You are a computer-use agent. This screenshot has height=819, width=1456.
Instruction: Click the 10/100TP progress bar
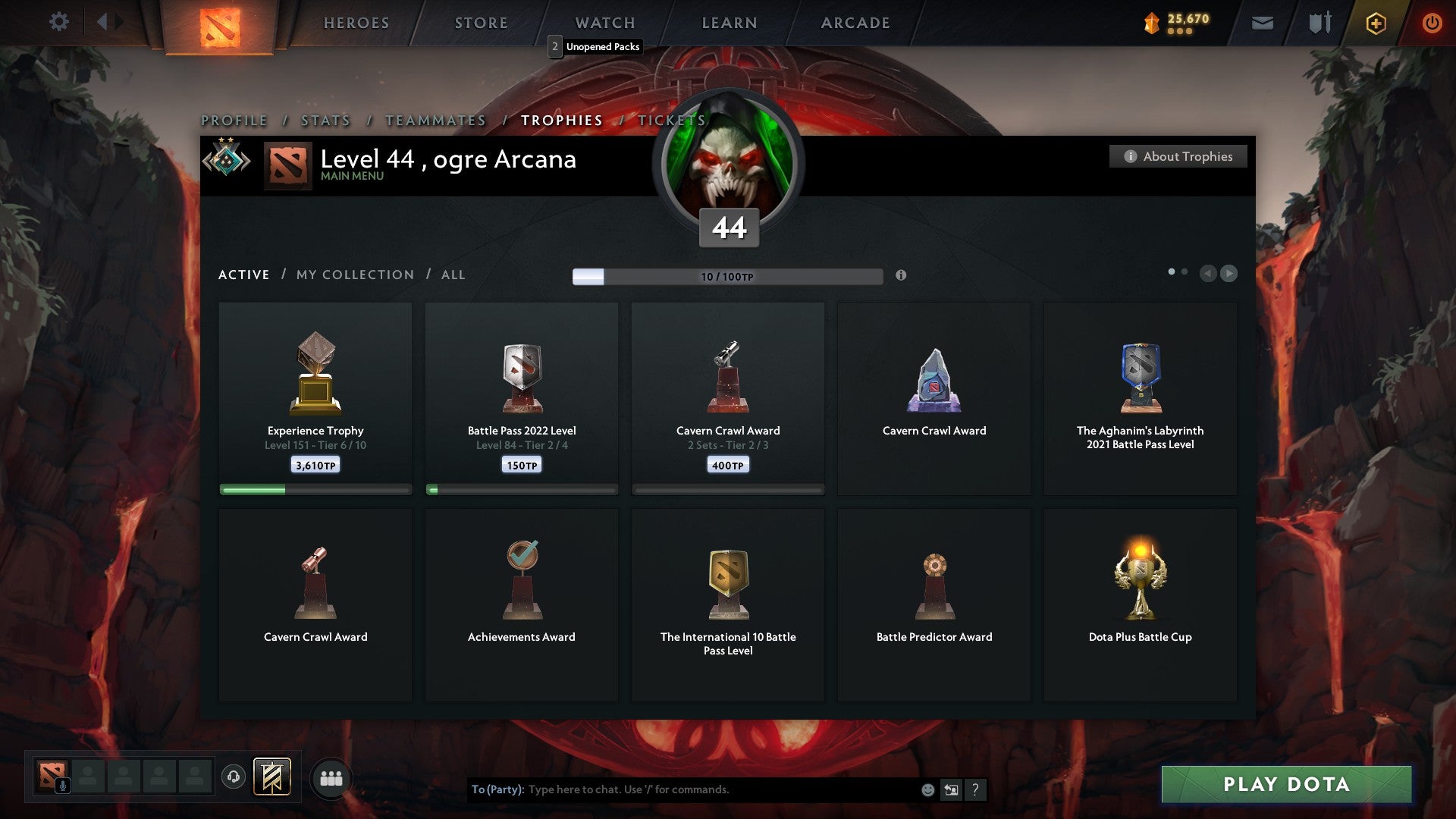(x=726, y=276)
